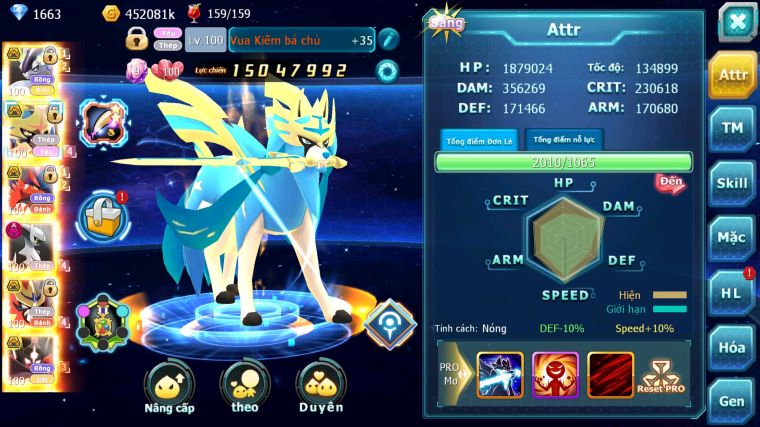
Task: Edit the name with pencil icon
Action: pyautogui.click(x=389, y=40)
